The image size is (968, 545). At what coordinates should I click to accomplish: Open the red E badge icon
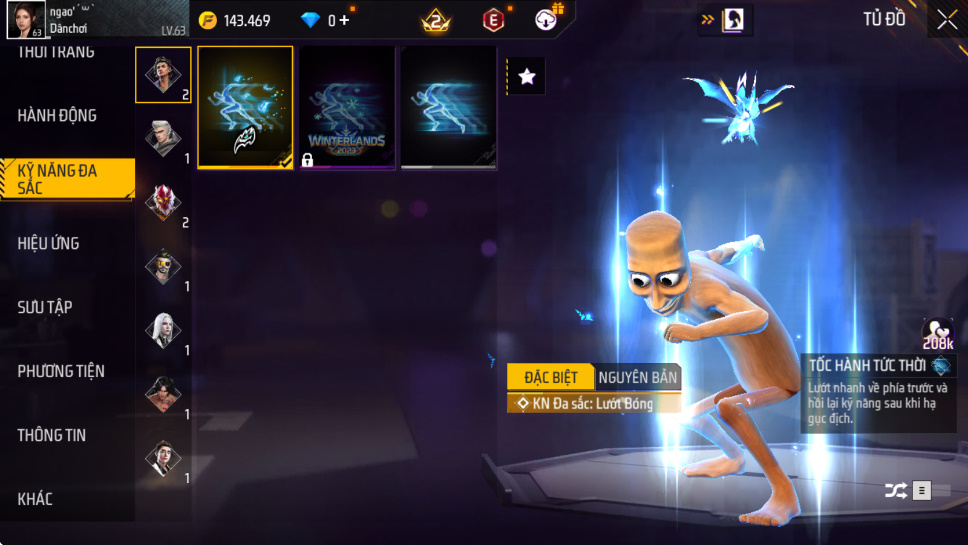tap(493, 20)
